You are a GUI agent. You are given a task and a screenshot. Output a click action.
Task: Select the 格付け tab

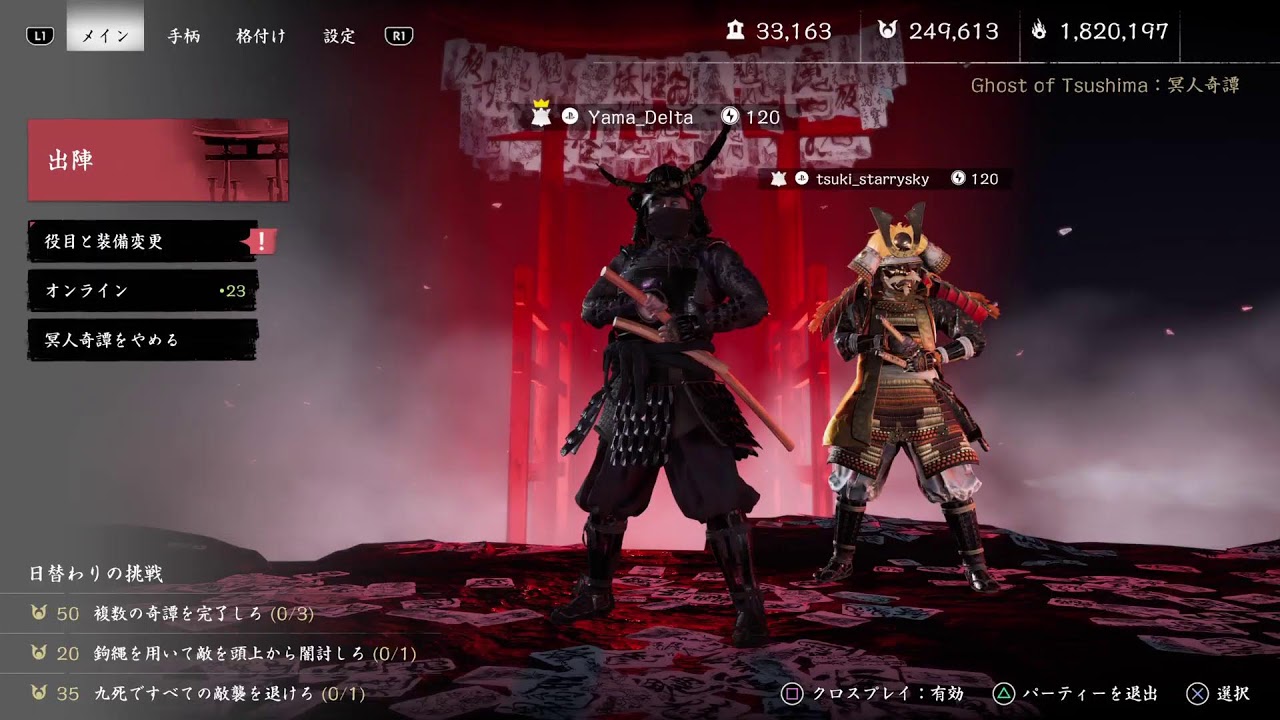(x=261, y=36)
